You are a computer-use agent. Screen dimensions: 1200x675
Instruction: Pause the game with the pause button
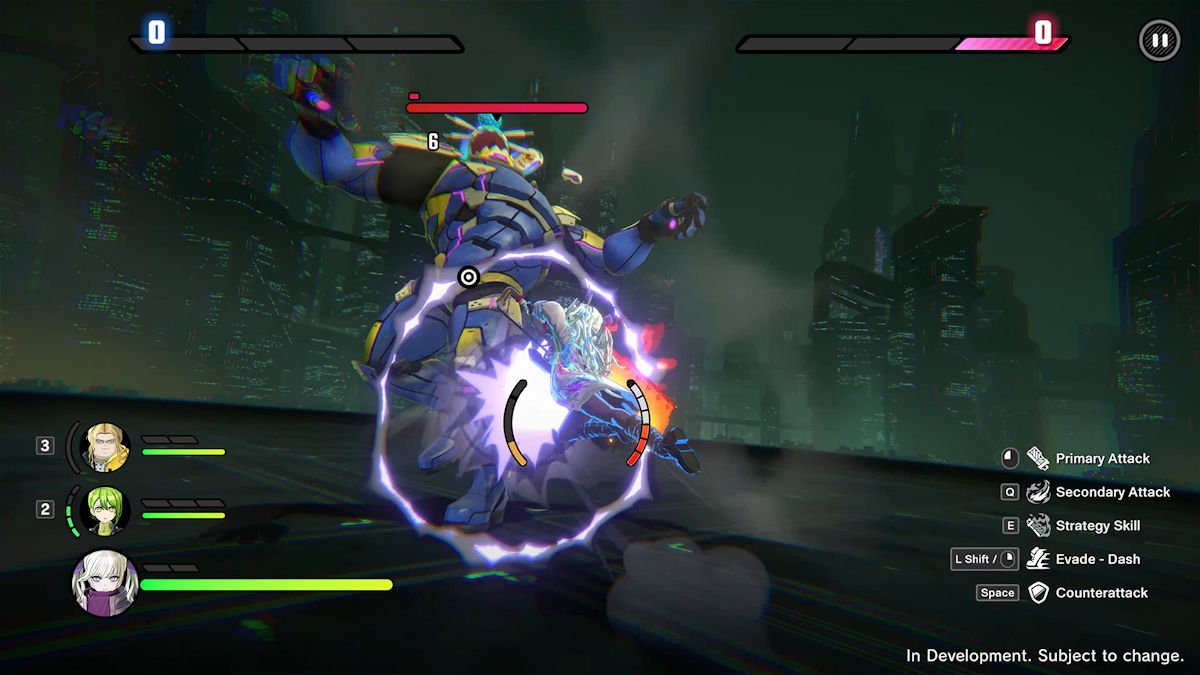(1159, 41)
